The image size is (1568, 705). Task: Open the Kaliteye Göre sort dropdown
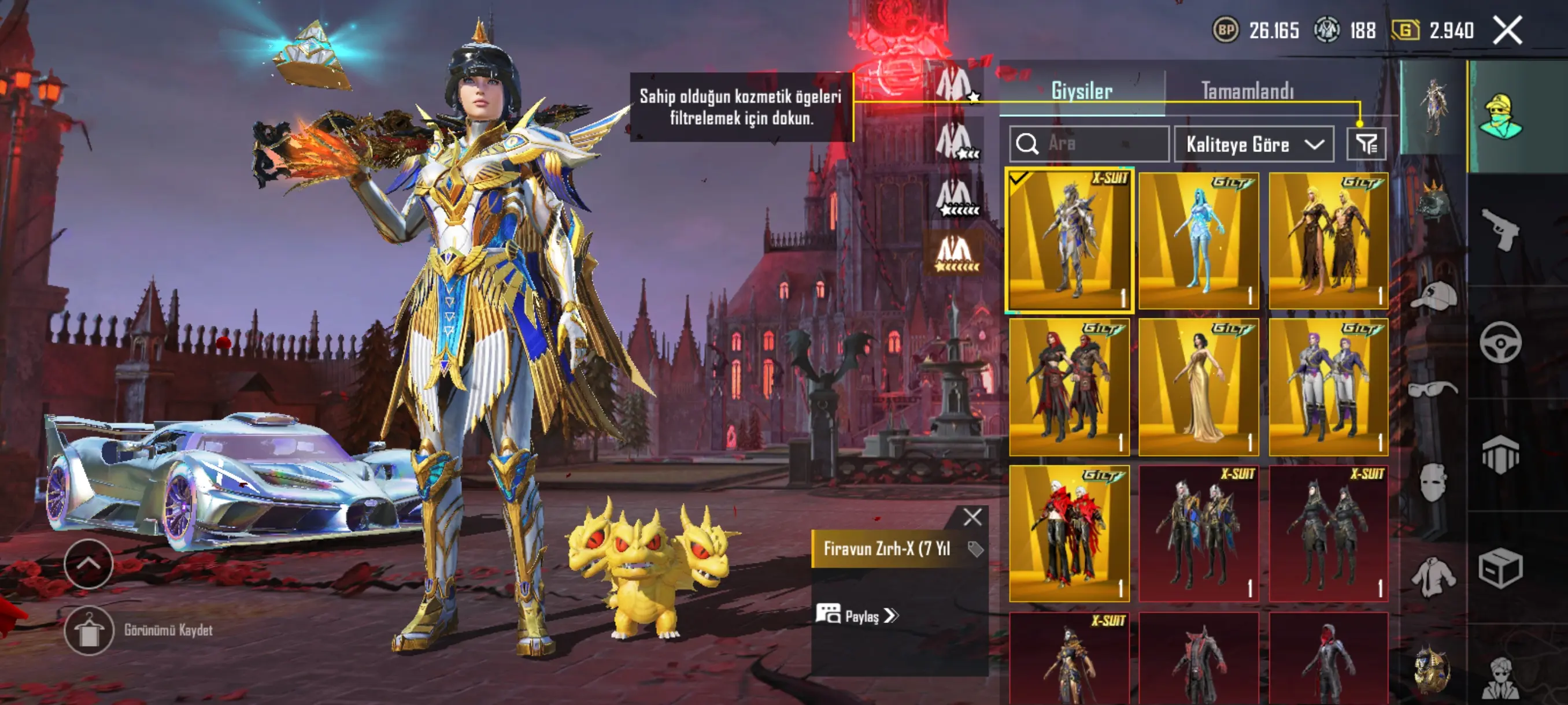(x=1254, y=144)
